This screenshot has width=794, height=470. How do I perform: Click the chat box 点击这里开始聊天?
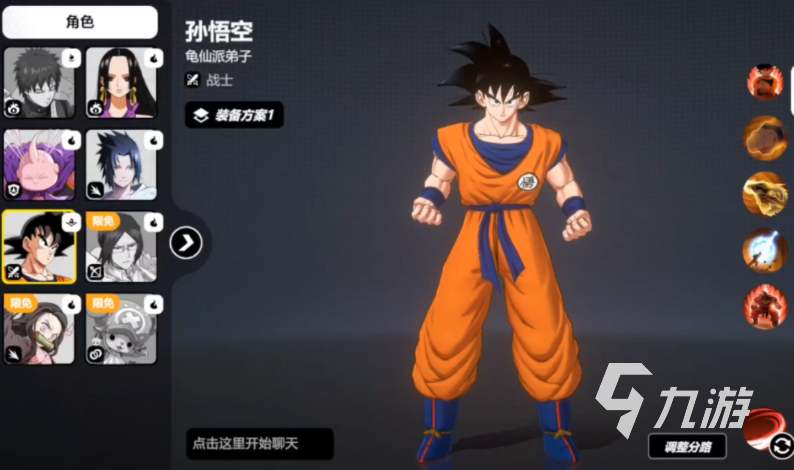click(x=259, y=443)
